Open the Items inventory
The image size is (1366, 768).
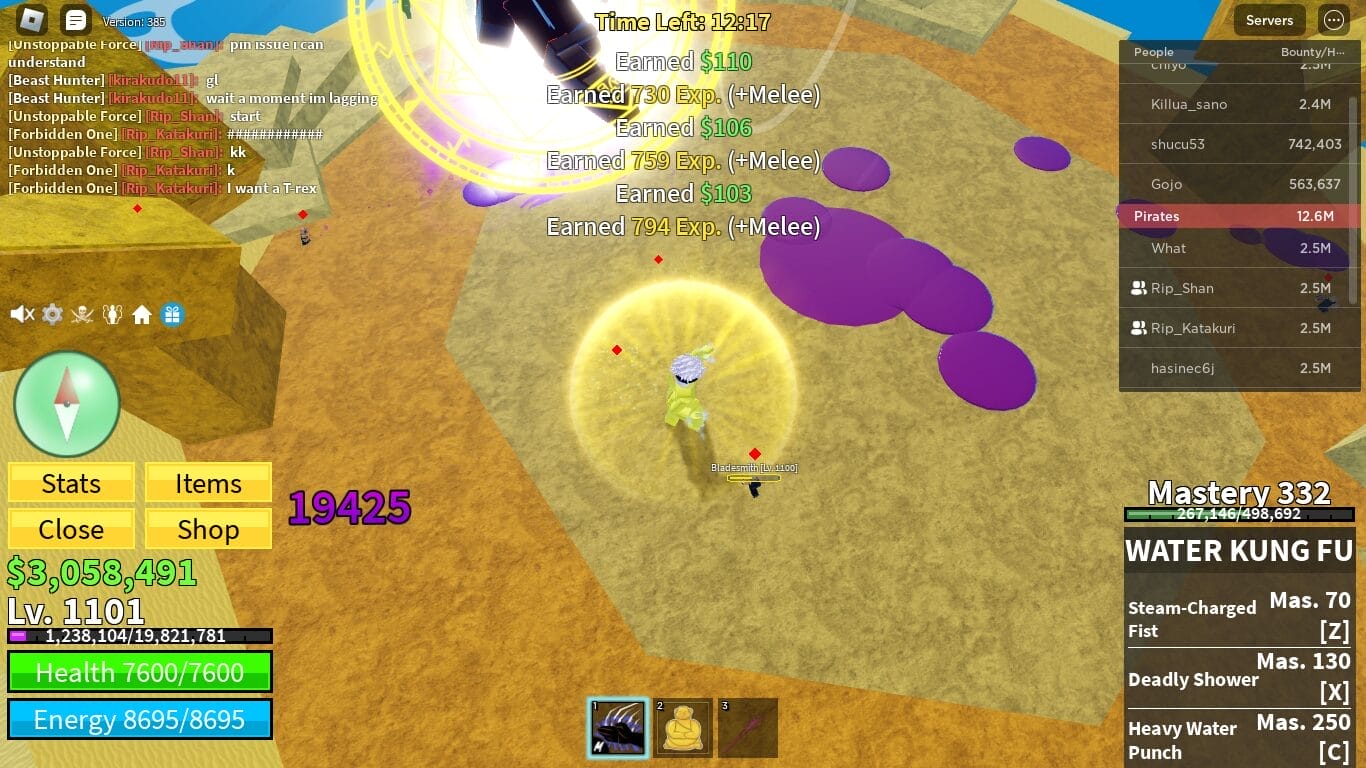click(x=207, y=483)
